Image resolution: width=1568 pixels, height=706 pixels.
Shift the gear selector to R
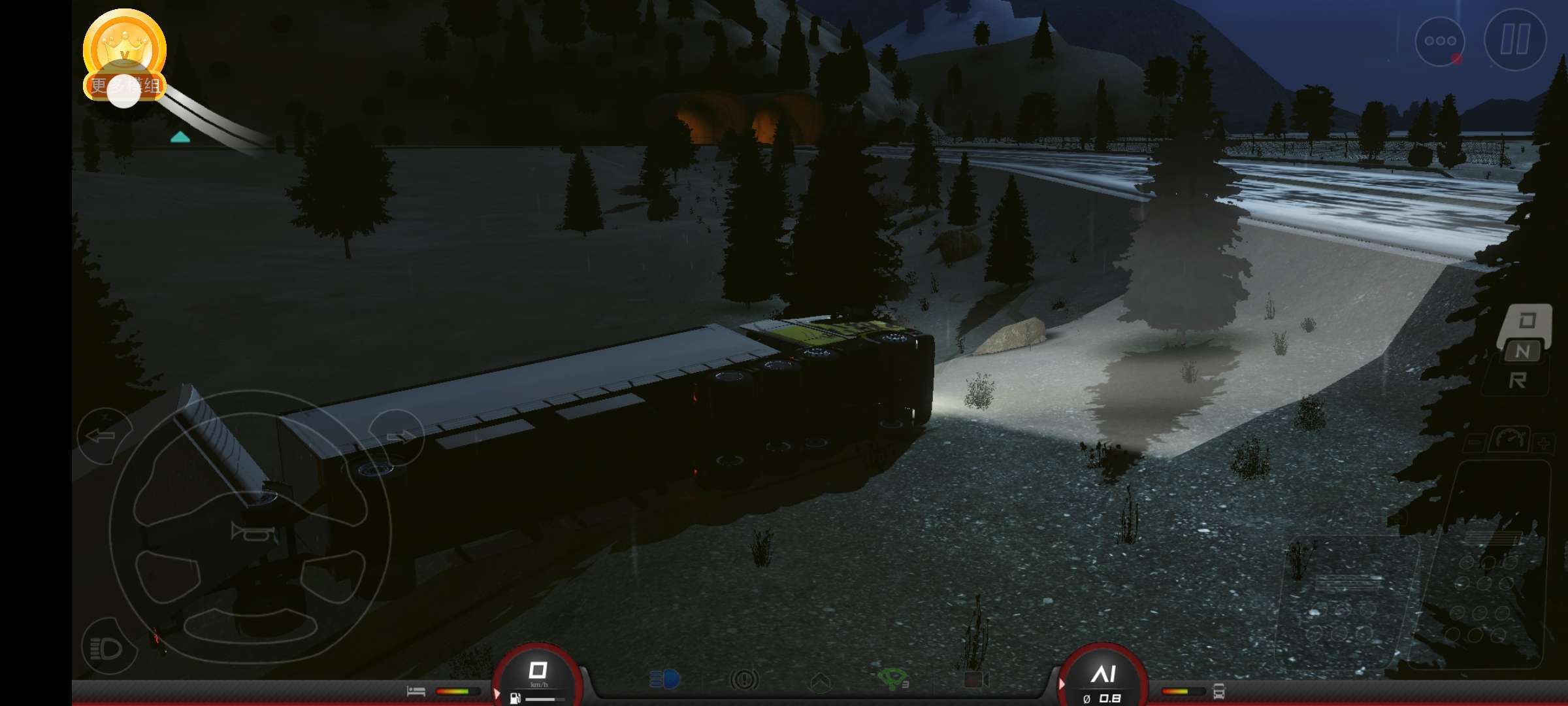pyautogui.click(x=1517, y=380)
